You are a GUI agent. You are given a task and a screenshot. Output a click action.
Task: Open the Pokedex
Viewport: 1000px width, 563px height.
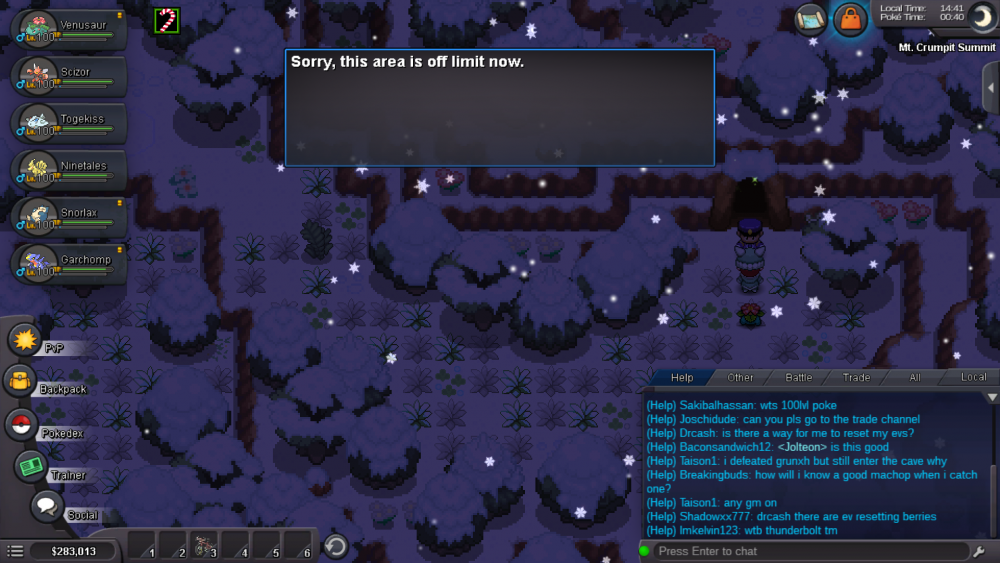click(21, 425)
